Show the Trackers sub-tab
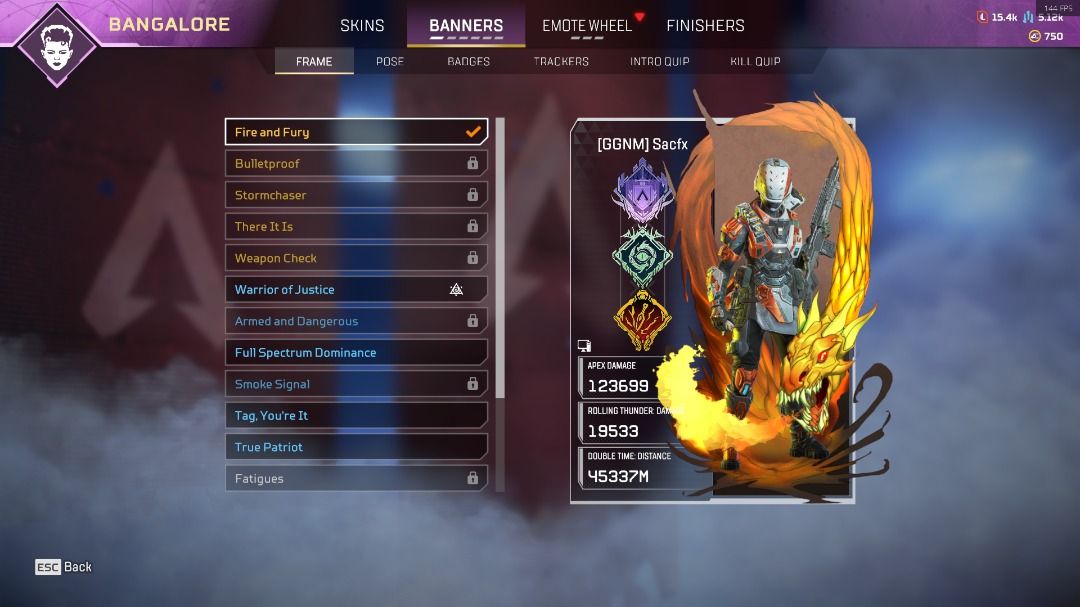 [x=561, y=61]
